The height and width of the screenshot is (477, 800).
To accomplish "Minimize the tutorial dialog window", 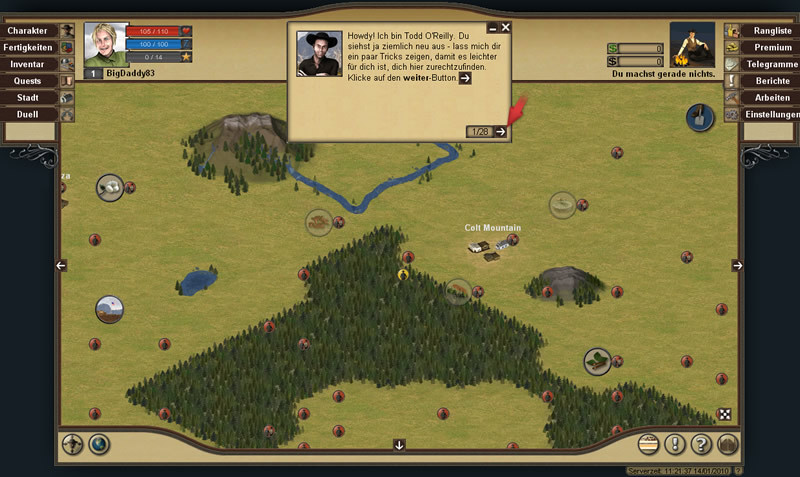I will (492, 28).
